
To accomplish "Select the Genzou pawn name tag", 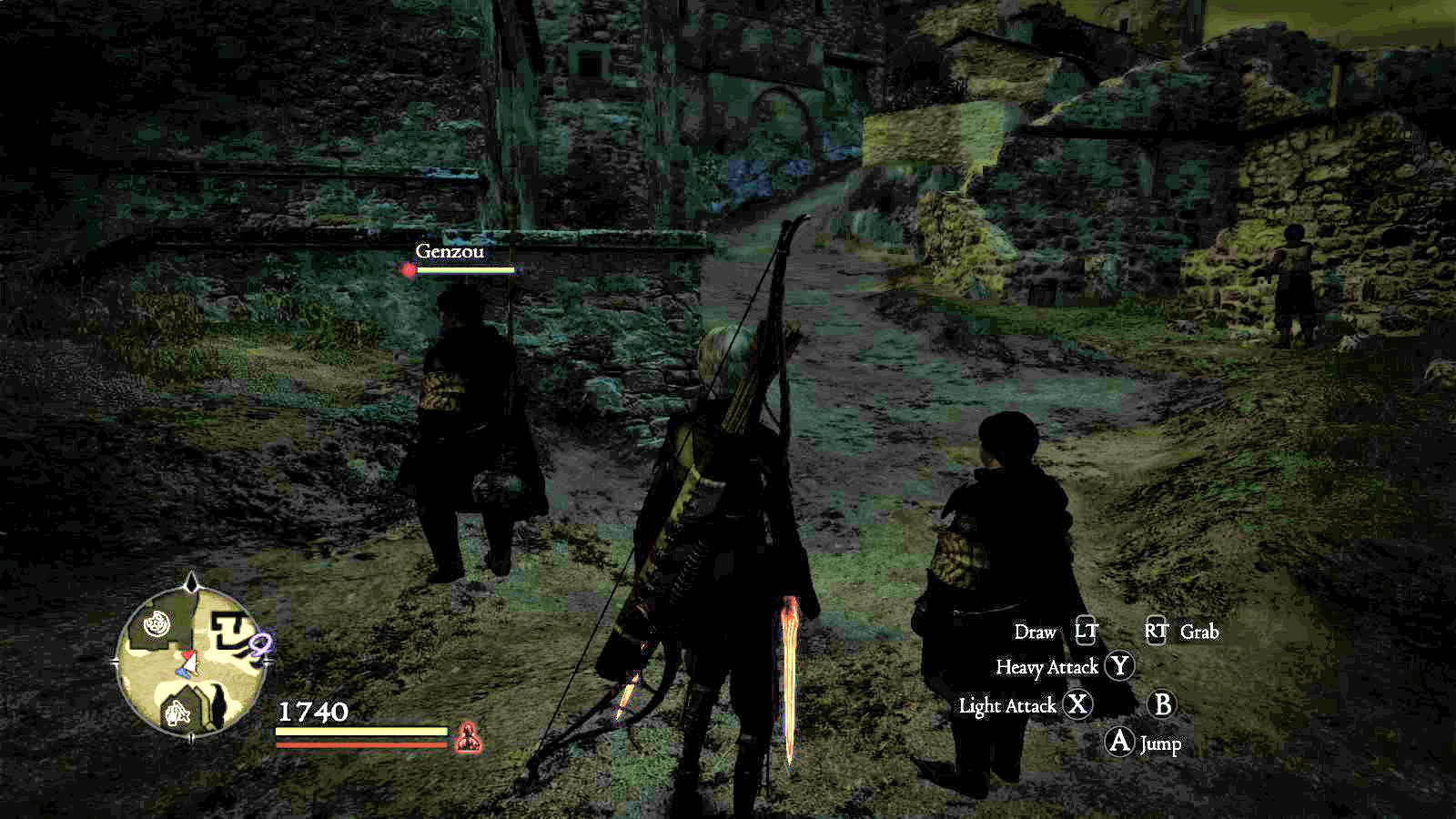I will pyautogui.click(x=449, y=251).
